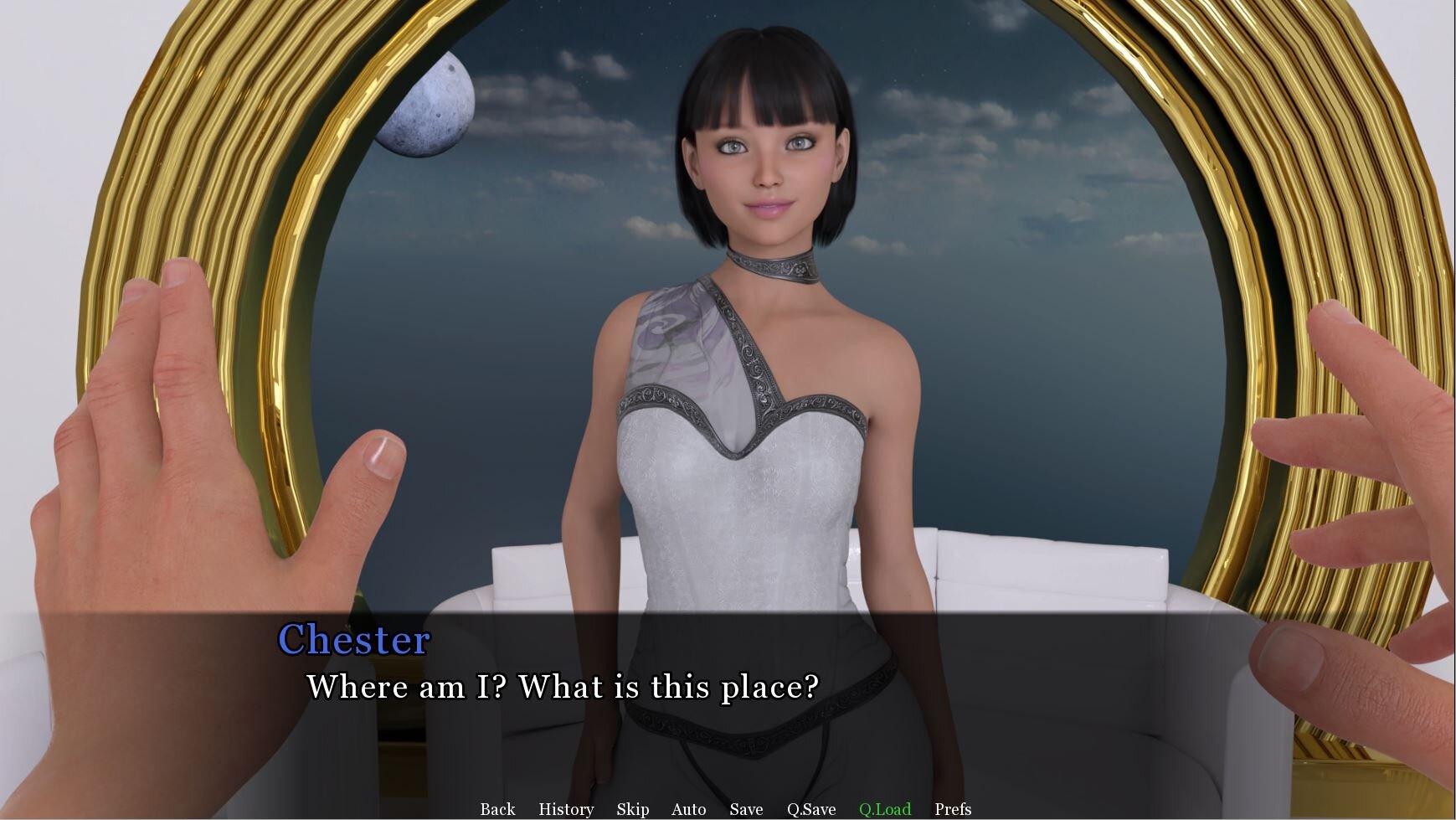Quick save with Q.Save
This screenshot has height=820, width=1456.
click(x=811, y=809)
